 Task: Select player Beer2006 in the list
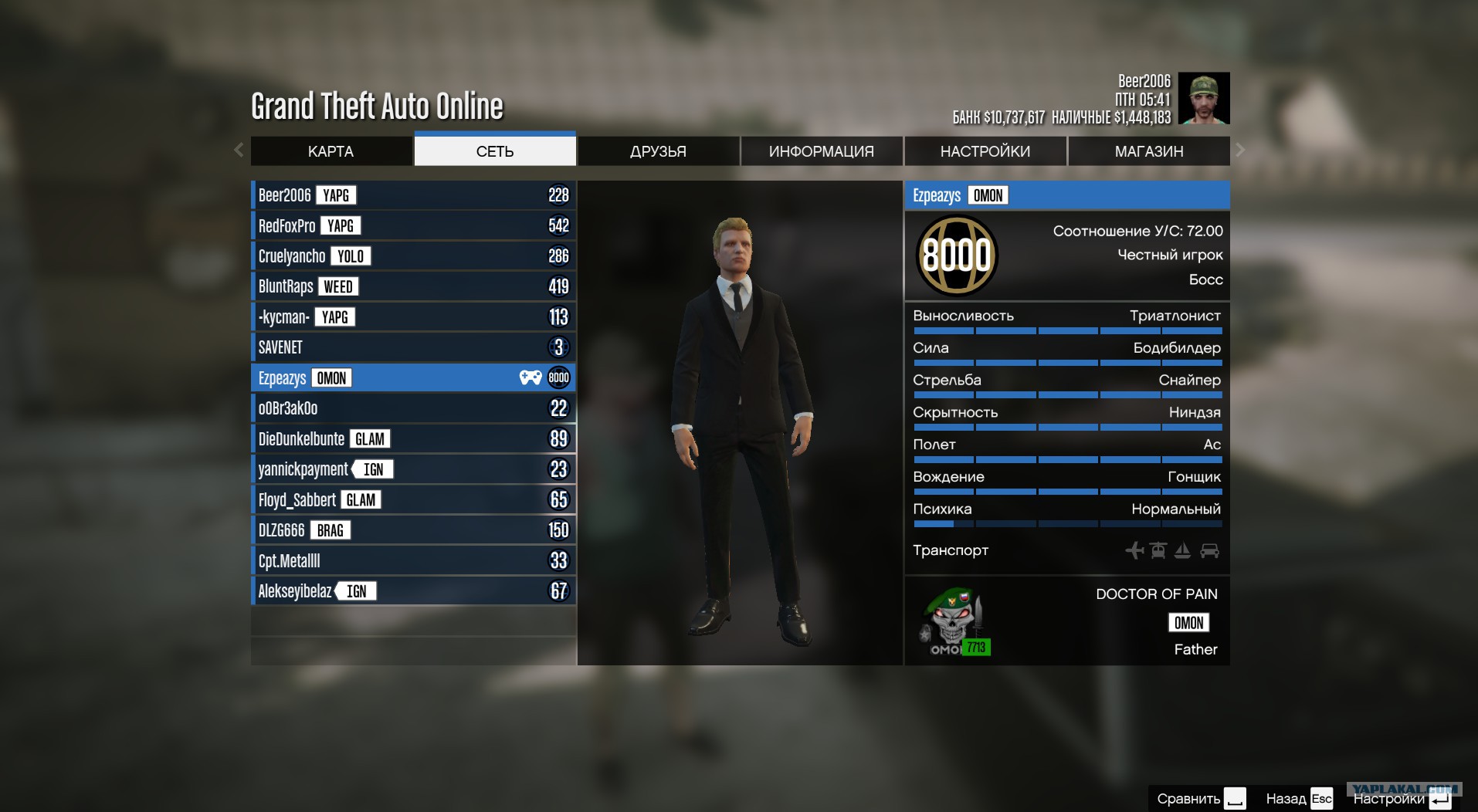pos(413,195)
